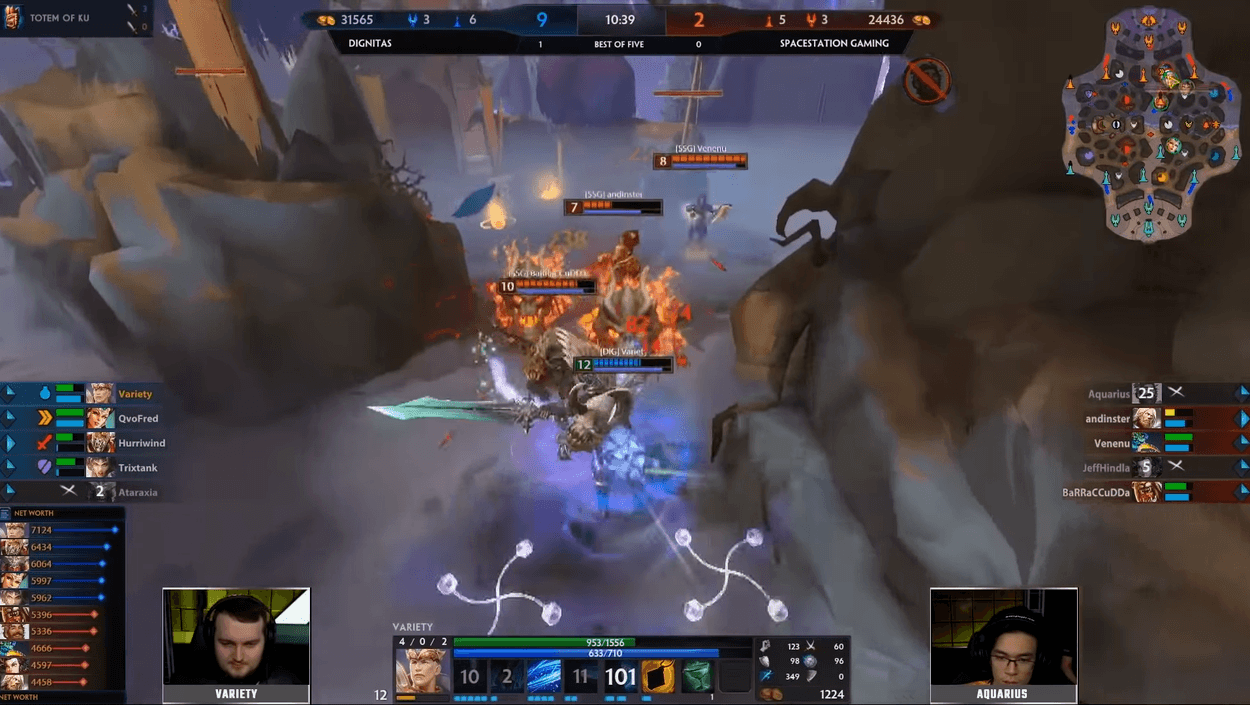Click the ultimate ability on 101 cooldown
This screenshot has width=1250, height=705.
[x=620, y=677]
